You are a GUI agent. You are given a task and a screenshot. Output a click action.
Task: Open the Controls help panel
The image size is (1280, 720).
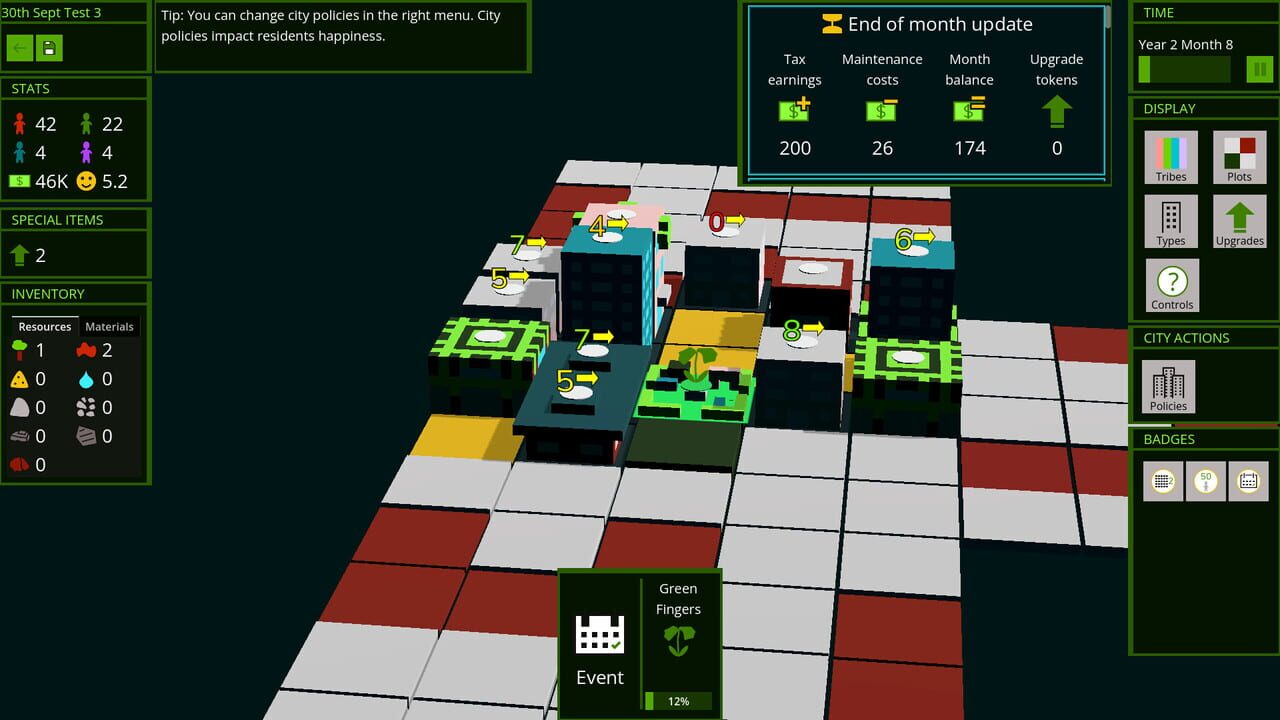pyautogui.click(x=1171, y=285)
